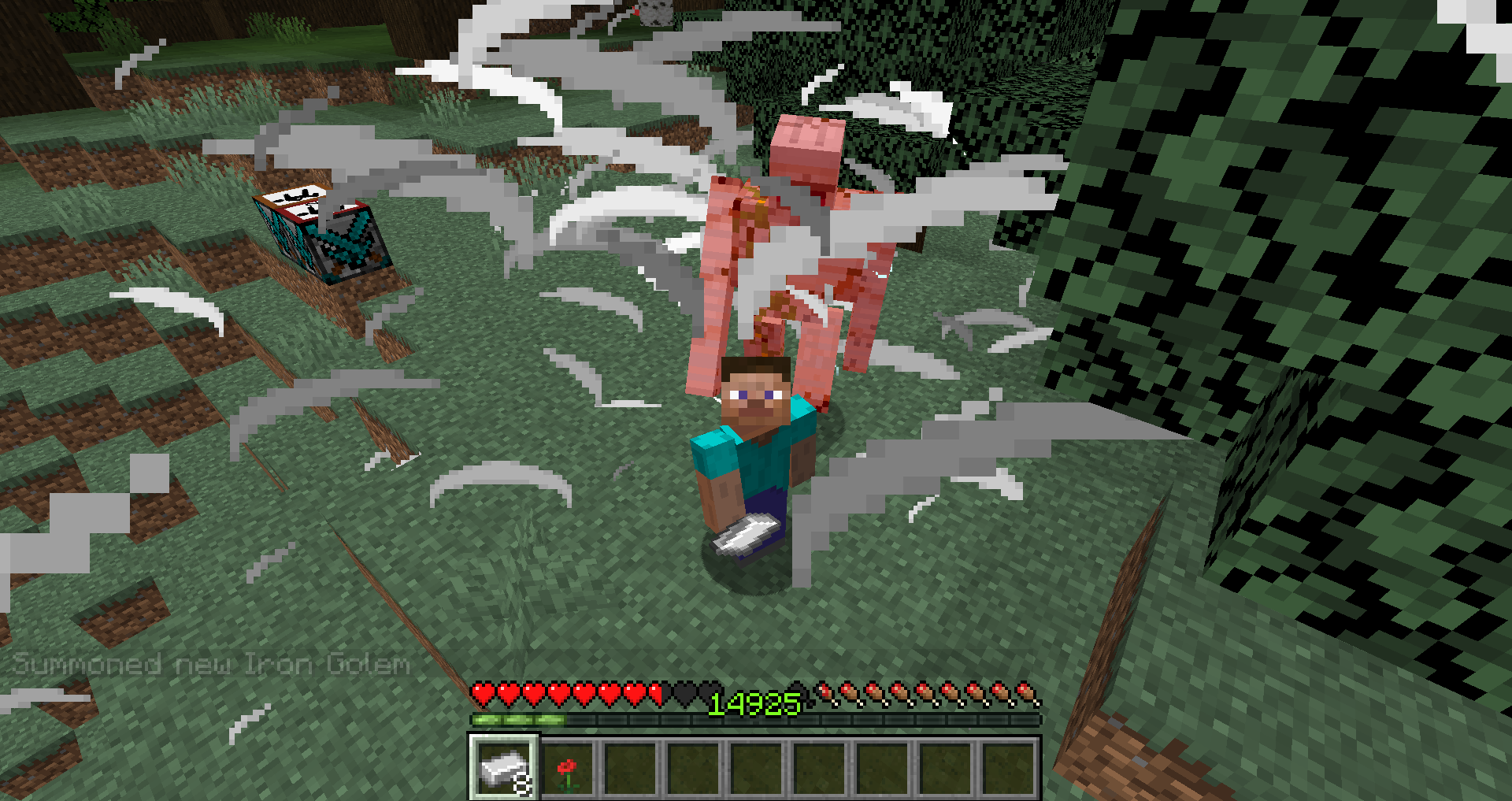The height and width of the screenshot is (801, 1512).
Task: Click the chat message Summoned new Iron Golem
Action: [213, 664]
